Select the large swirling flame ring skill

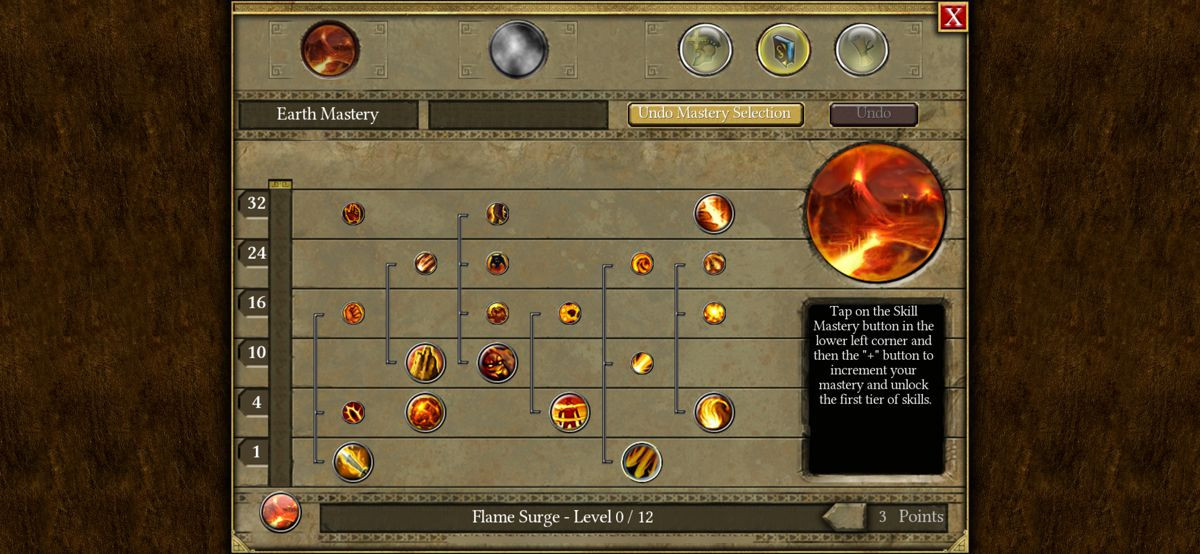point(714,412)
